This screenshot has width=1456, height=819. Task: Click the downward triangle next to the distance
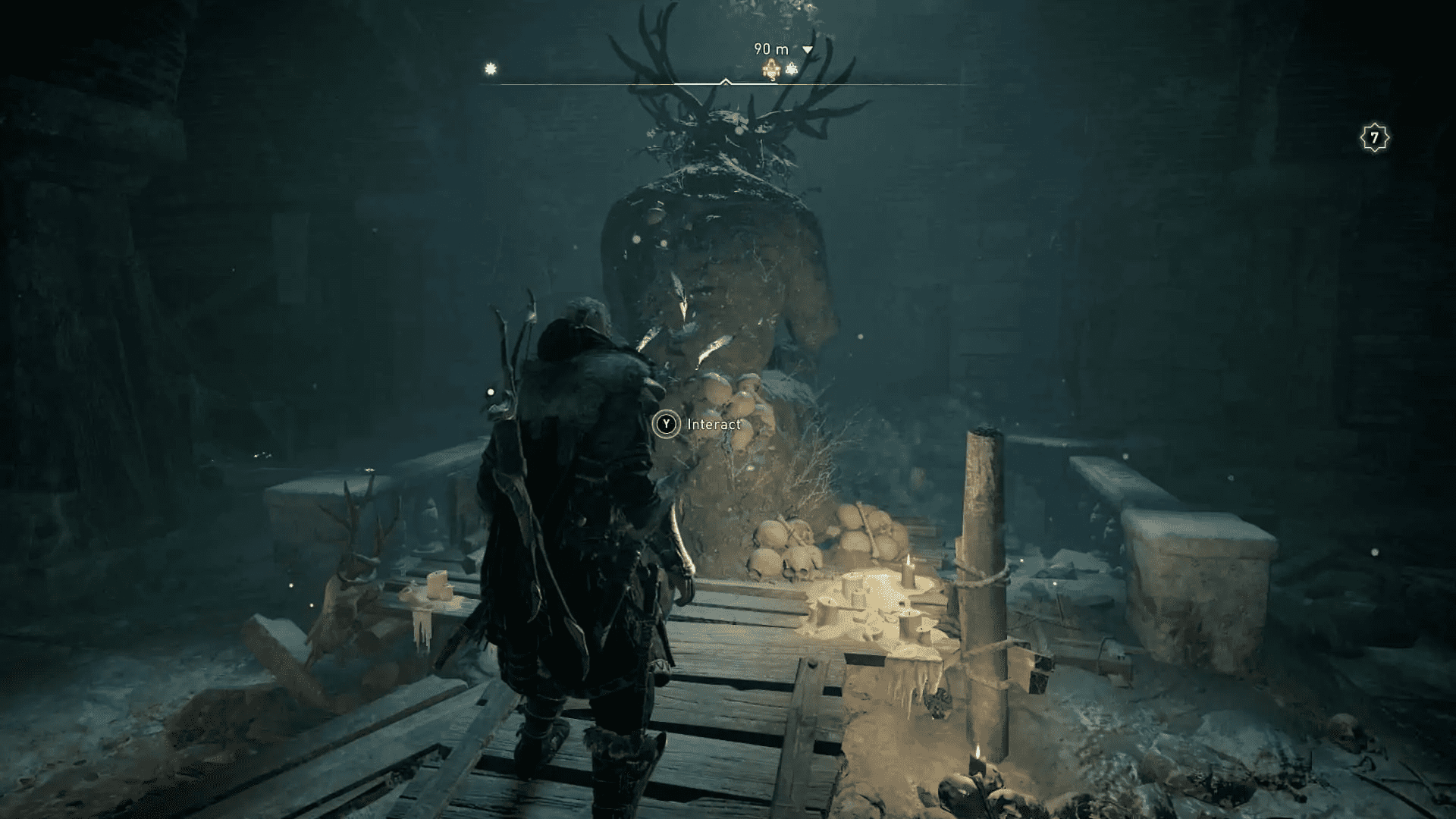pyautogui.click(x=807, y=49)
